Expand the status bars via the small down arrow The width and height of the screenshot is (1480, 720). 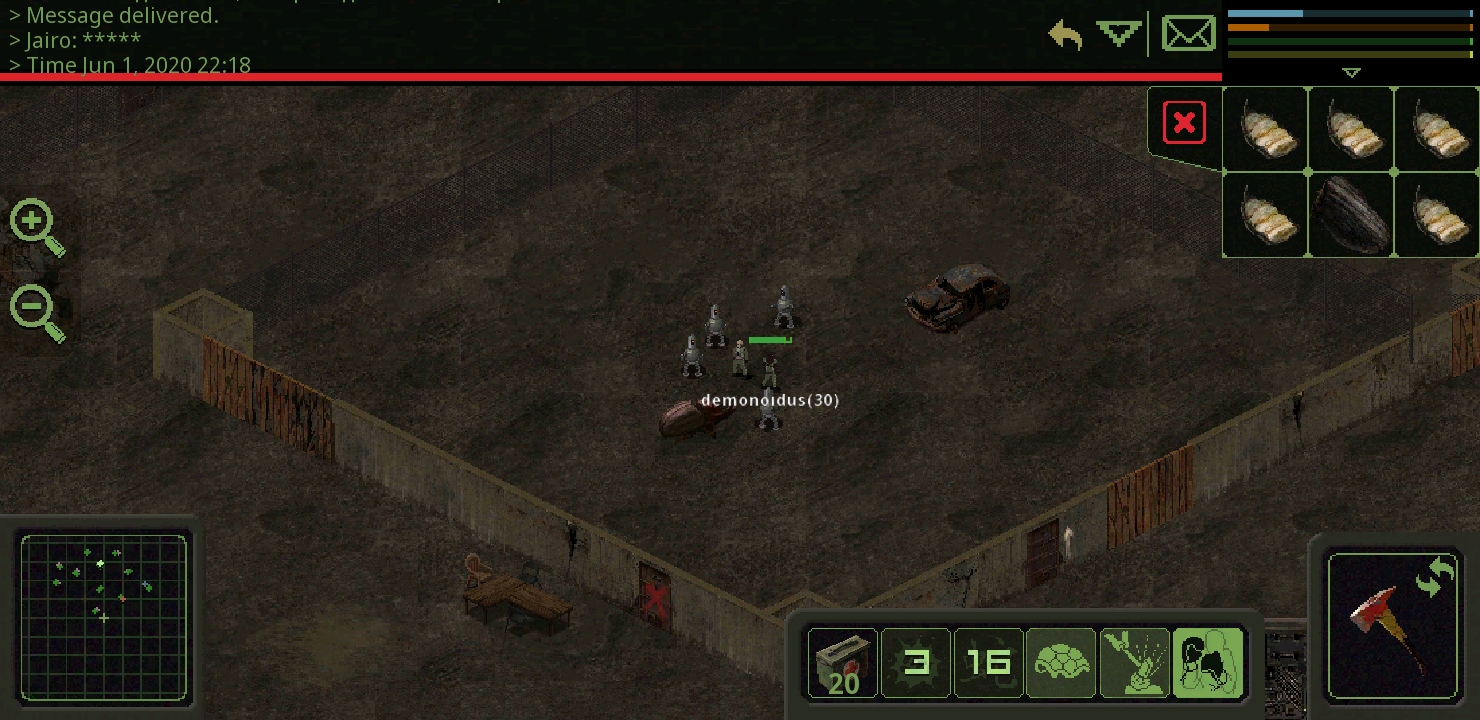point(1352,72)
